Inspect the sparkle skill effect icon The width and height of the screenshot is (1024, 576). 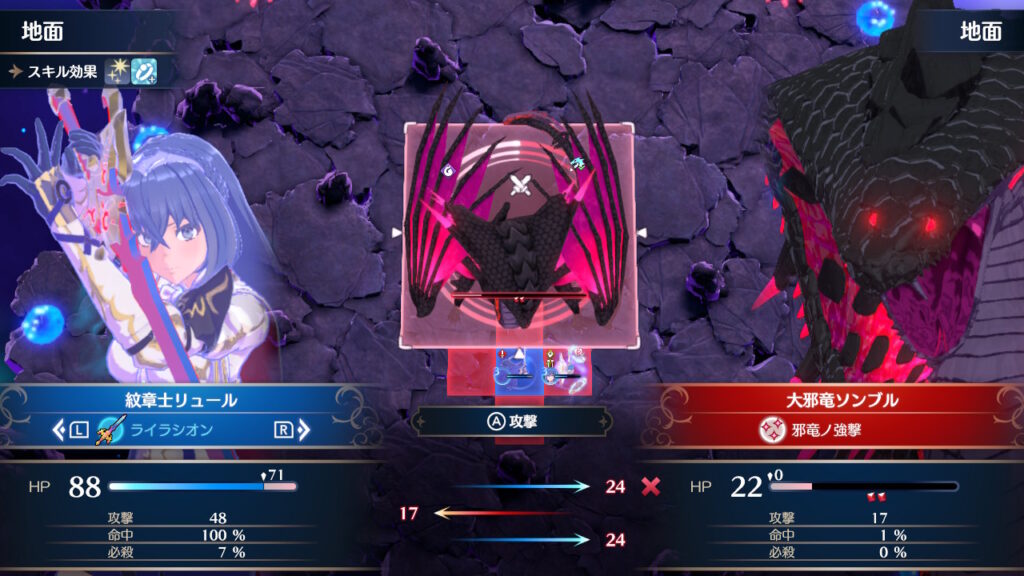tap(117, 71)
